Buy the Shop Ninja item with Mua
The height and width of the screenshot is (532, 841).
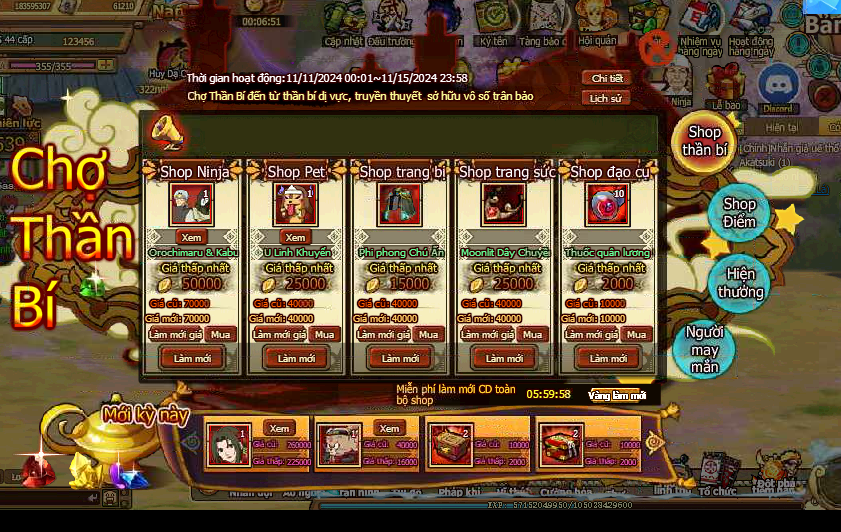click(x=221, y=334)
